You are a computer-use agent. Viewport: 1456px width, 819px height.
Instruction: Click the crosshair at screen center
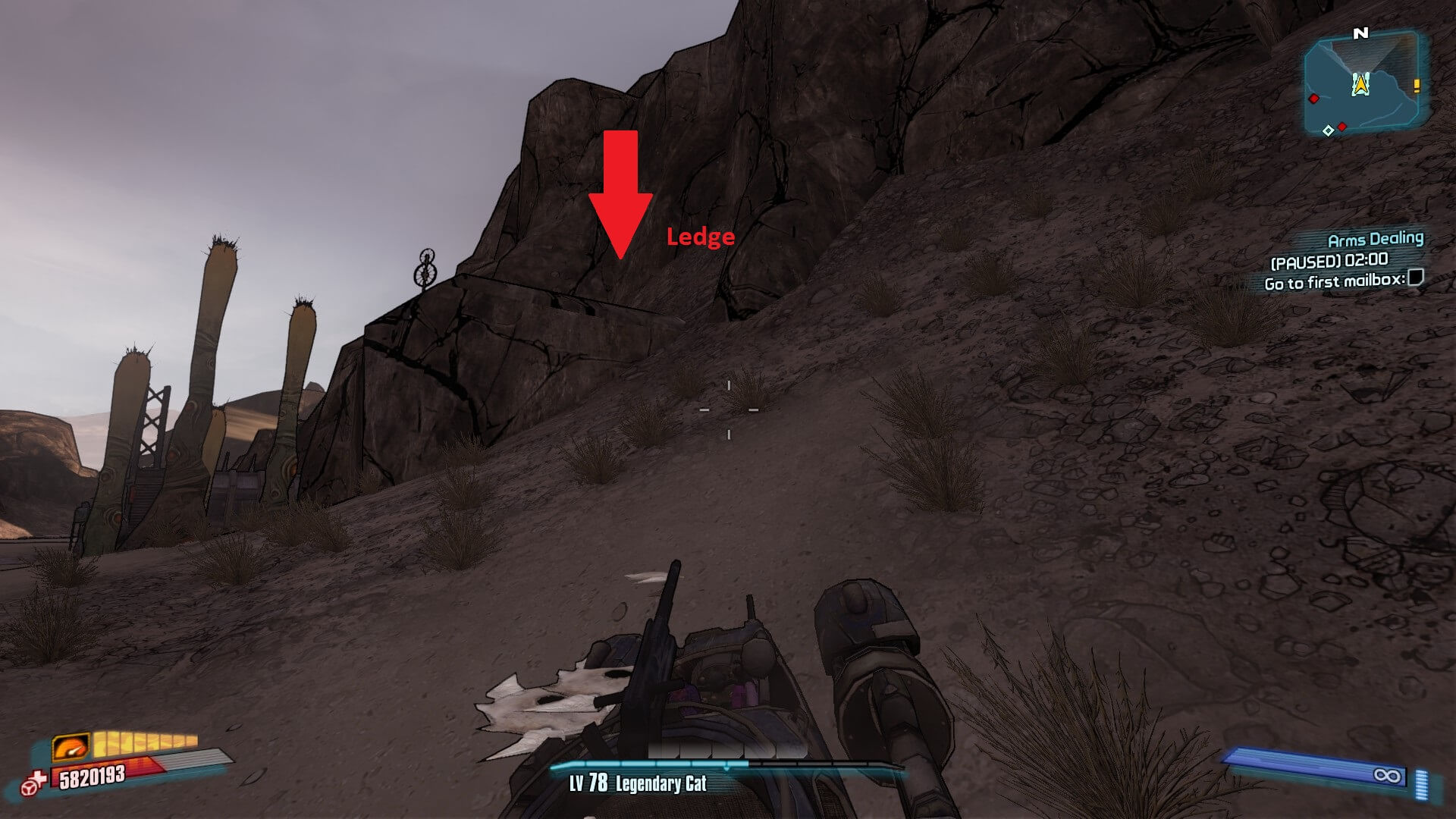[x=728, y=409]
